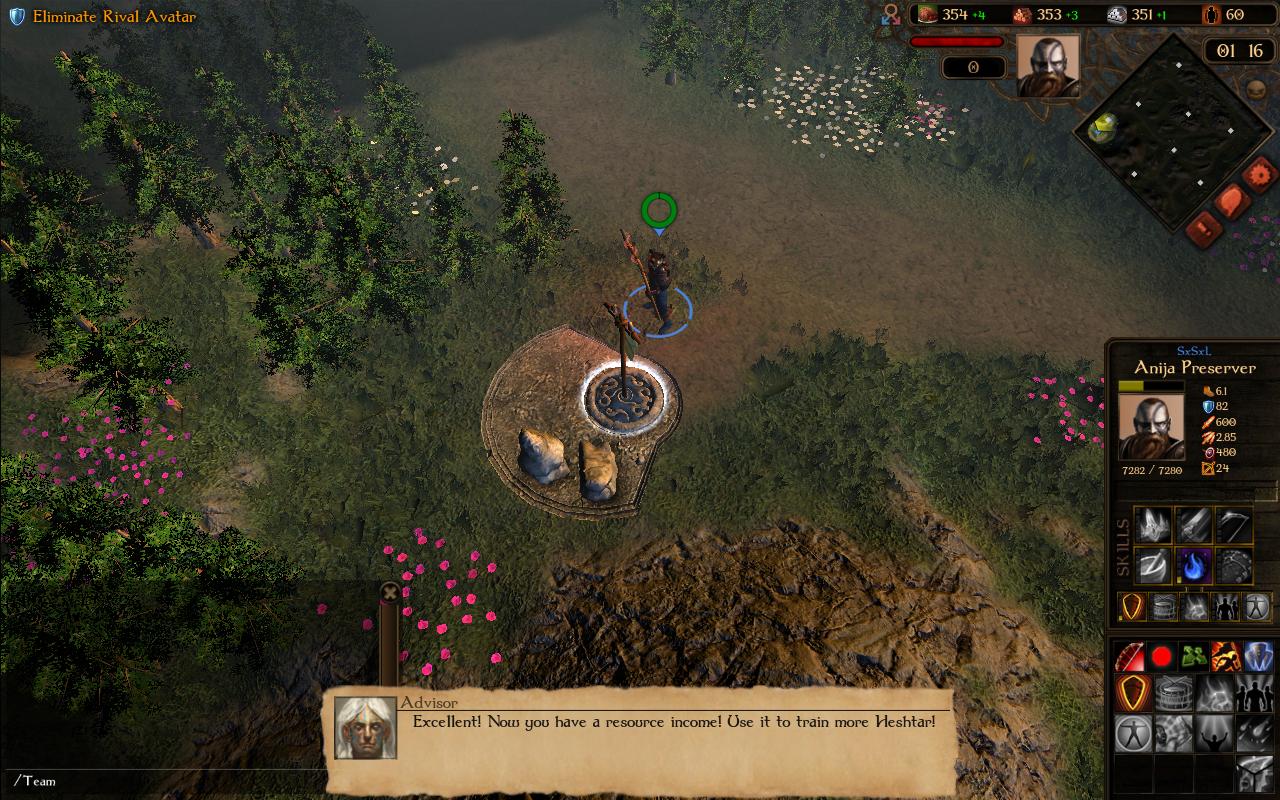Click the round face button by the timer
Screen dimensions: 1280x800
point(1258,89)
